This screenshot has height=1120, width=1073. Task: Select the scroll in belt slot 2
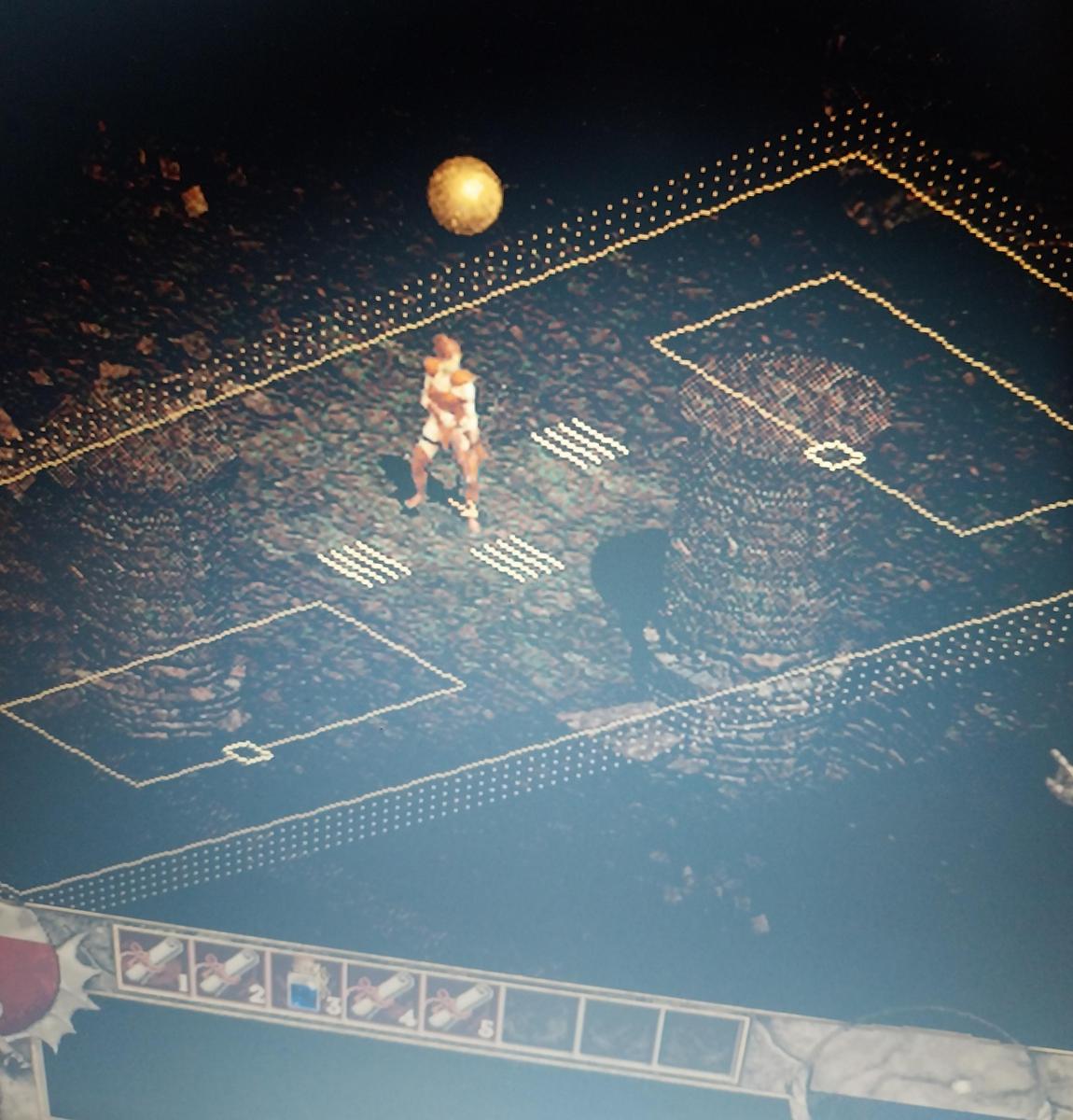[x=229, y=971]
